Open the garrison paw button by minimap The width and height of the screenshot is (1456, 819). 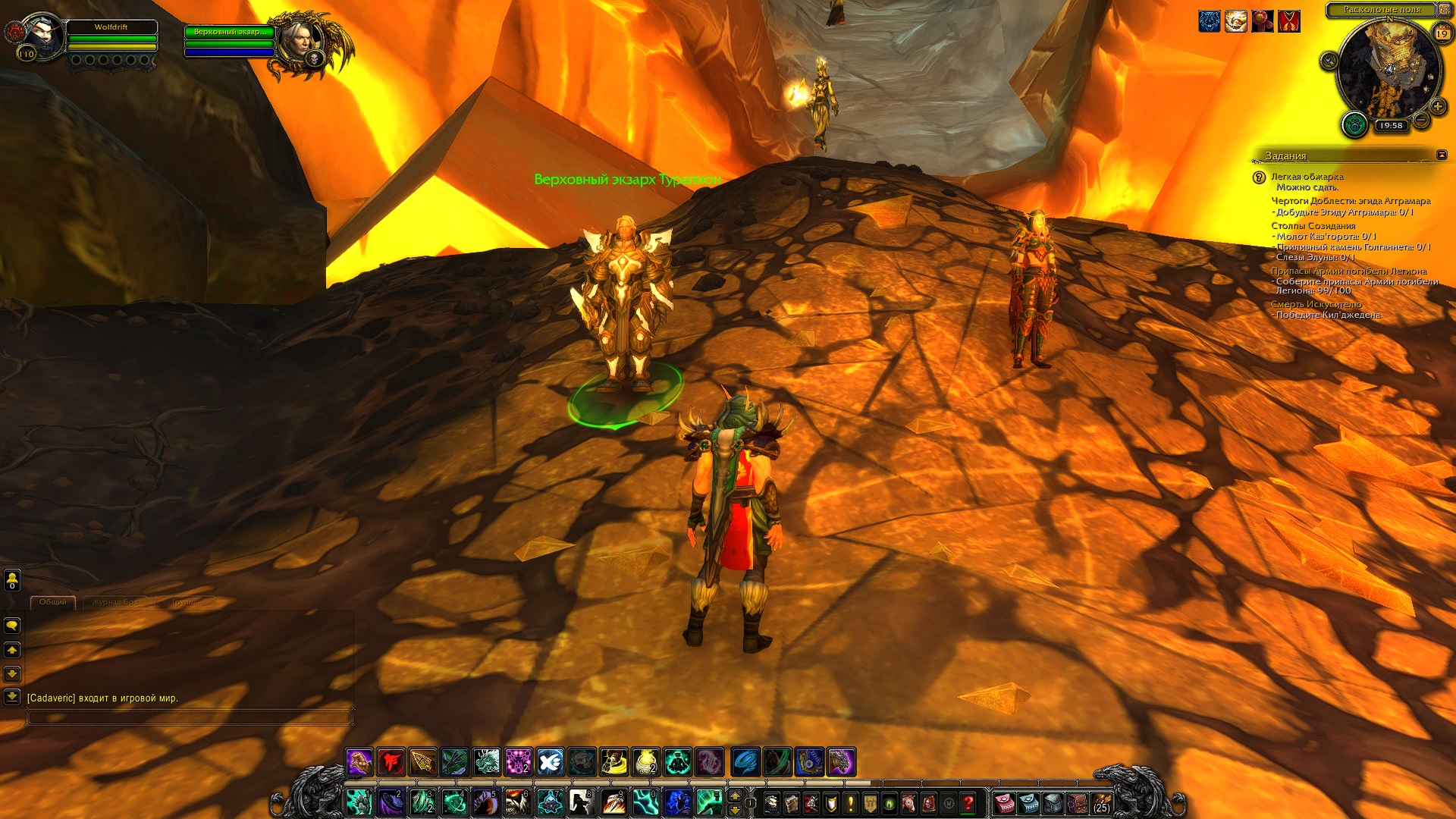click(x=1354, y=124)
